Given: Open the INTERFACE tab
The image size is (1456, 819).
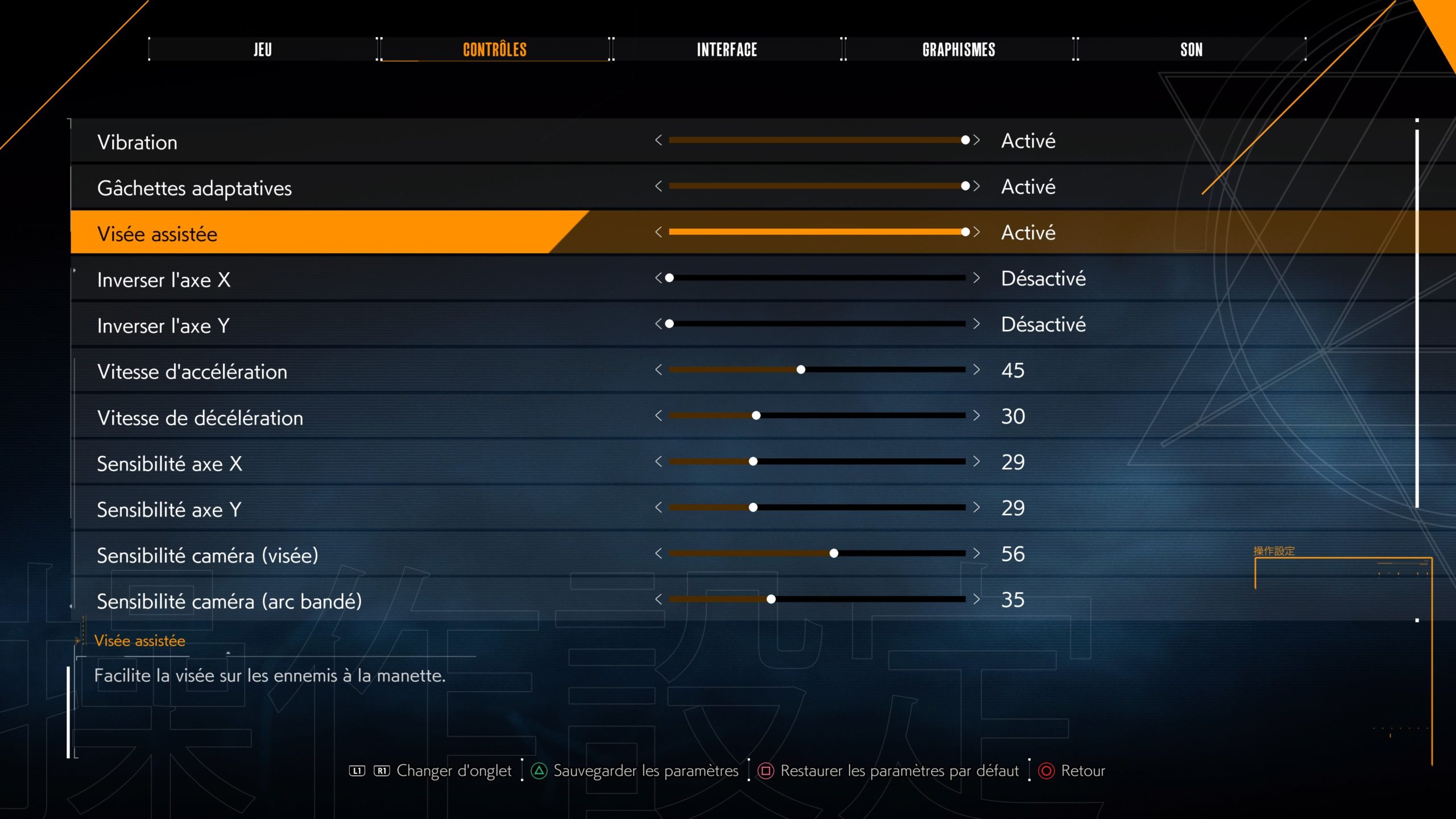Looking at the screenshot, I should click(726, 49).
